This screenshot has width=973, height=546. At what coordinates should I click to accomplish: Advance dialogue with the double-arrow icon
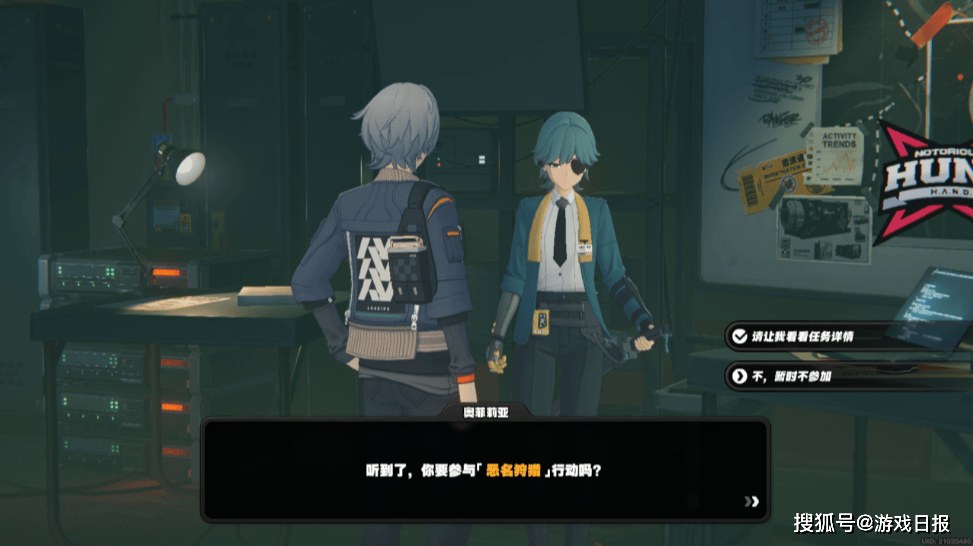click(752, 501)
